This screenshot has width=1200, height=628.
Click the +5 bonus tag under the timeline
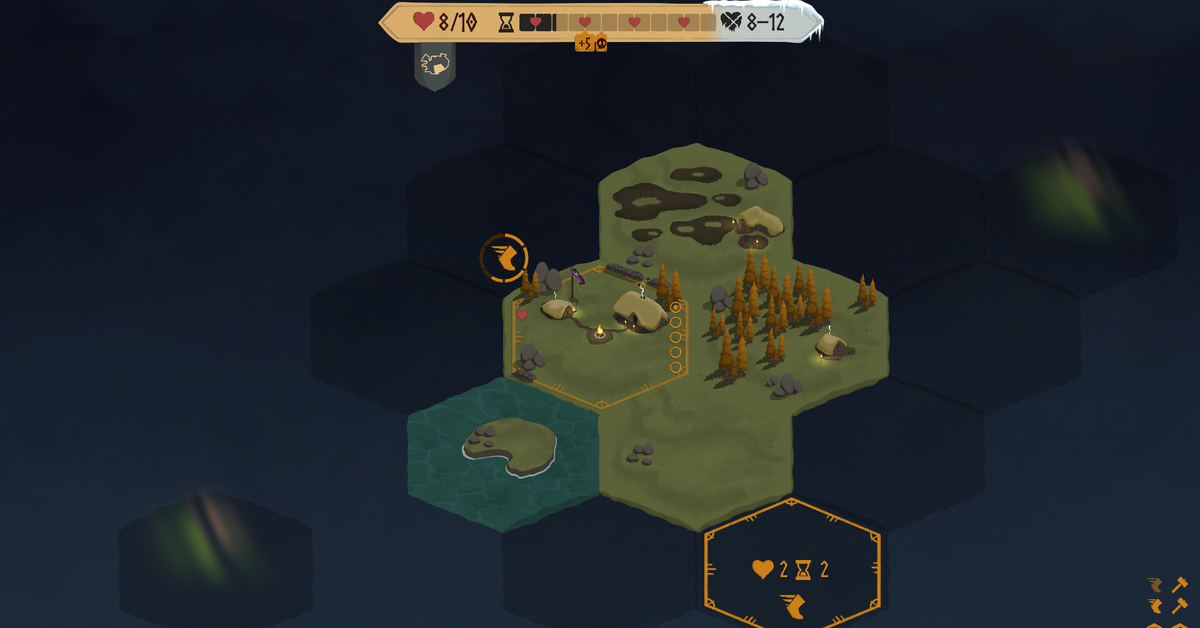tap(583, 42)
